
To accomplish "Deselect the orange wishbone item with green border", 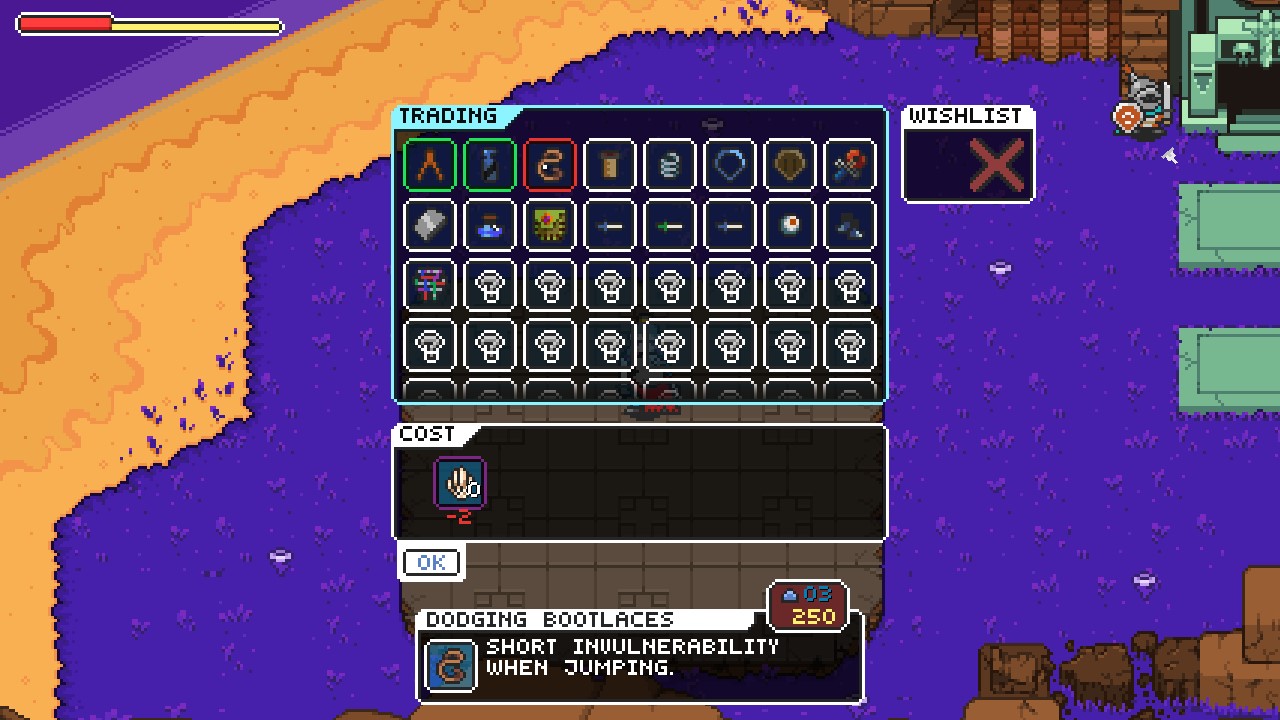I will tap(430, 164).
